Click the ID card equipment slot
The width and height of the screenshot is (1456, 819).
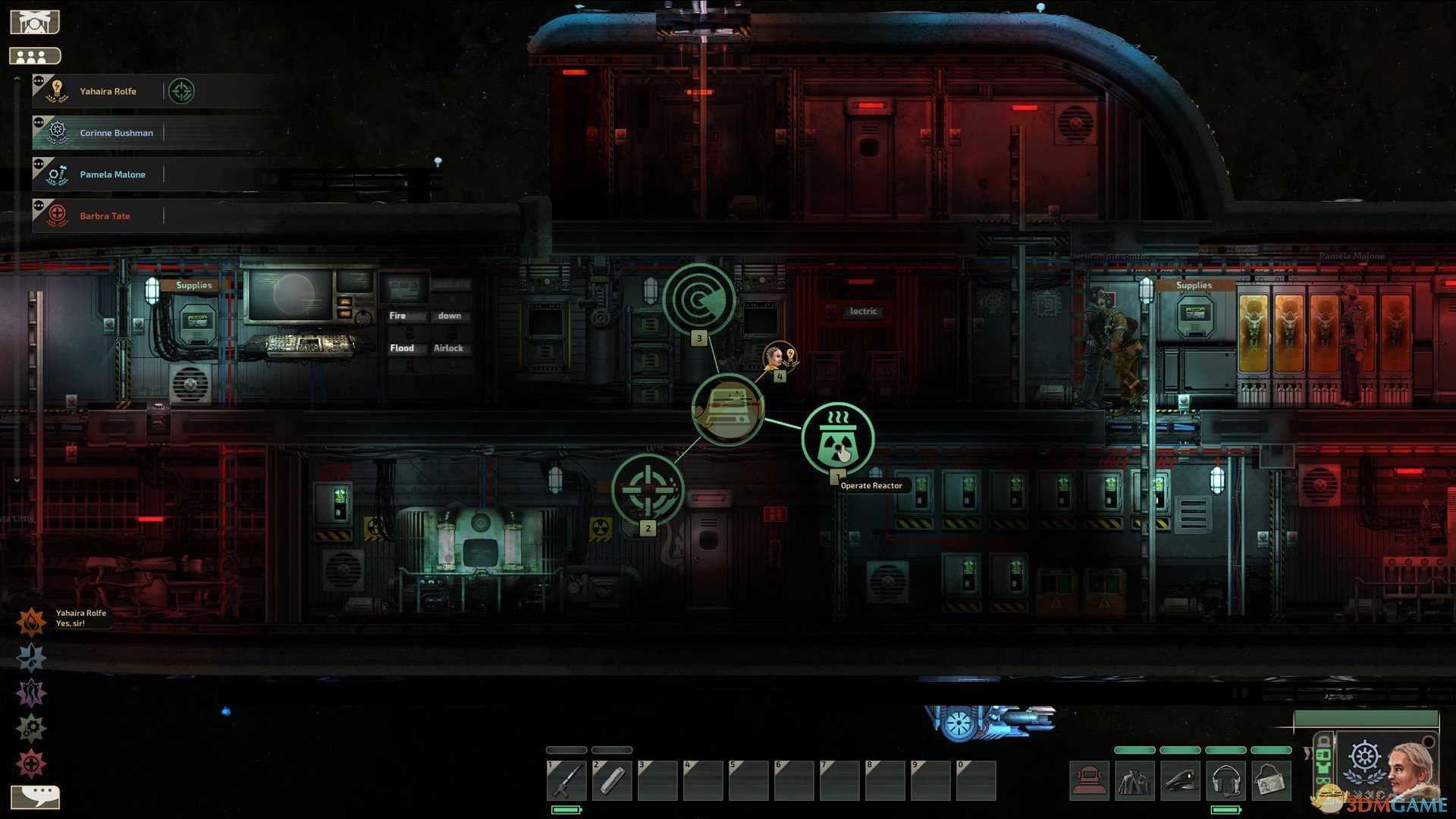[1271, 780]
